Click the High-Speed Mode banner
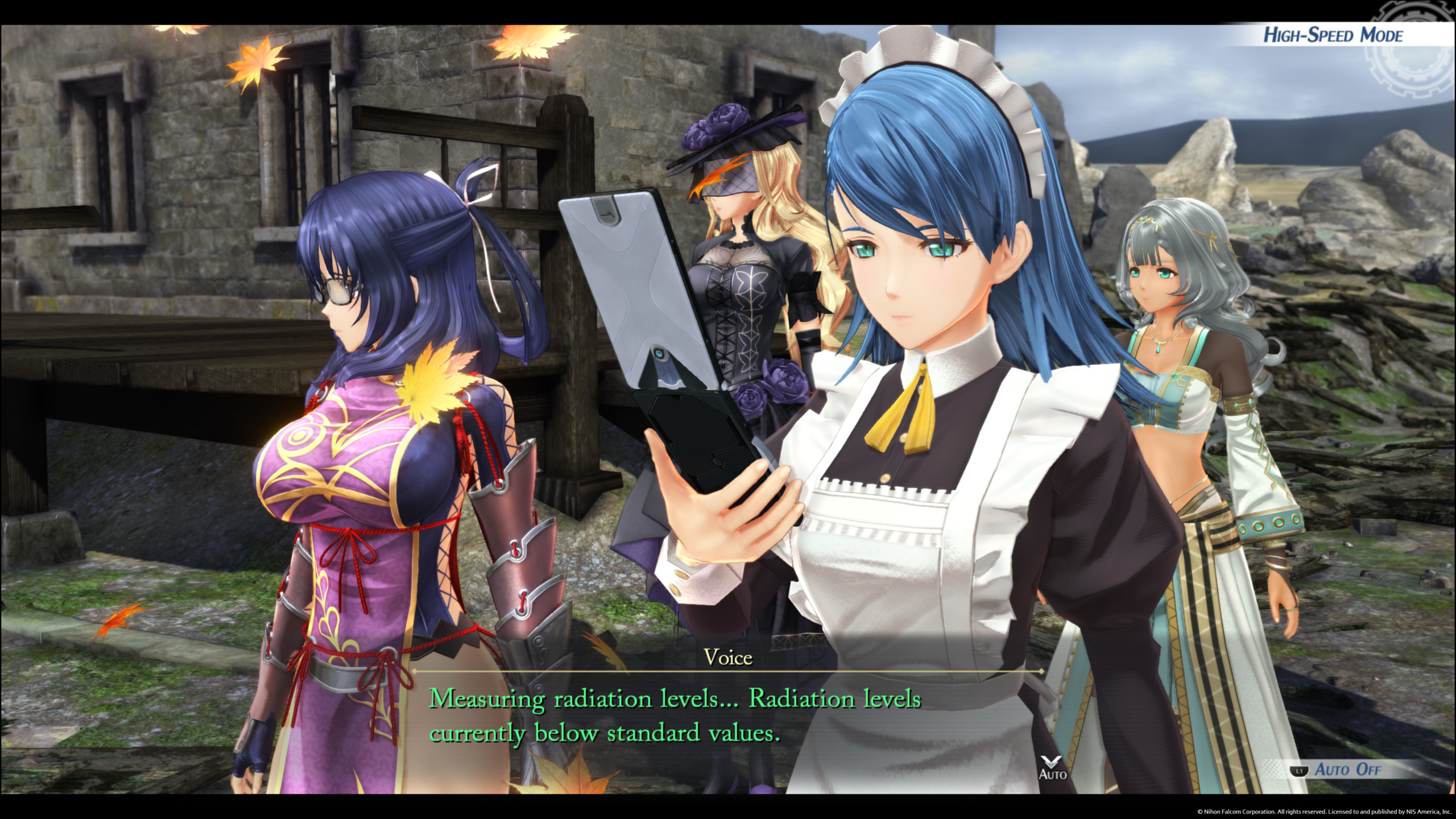The image size is (1456, 819). [1333, 36]
